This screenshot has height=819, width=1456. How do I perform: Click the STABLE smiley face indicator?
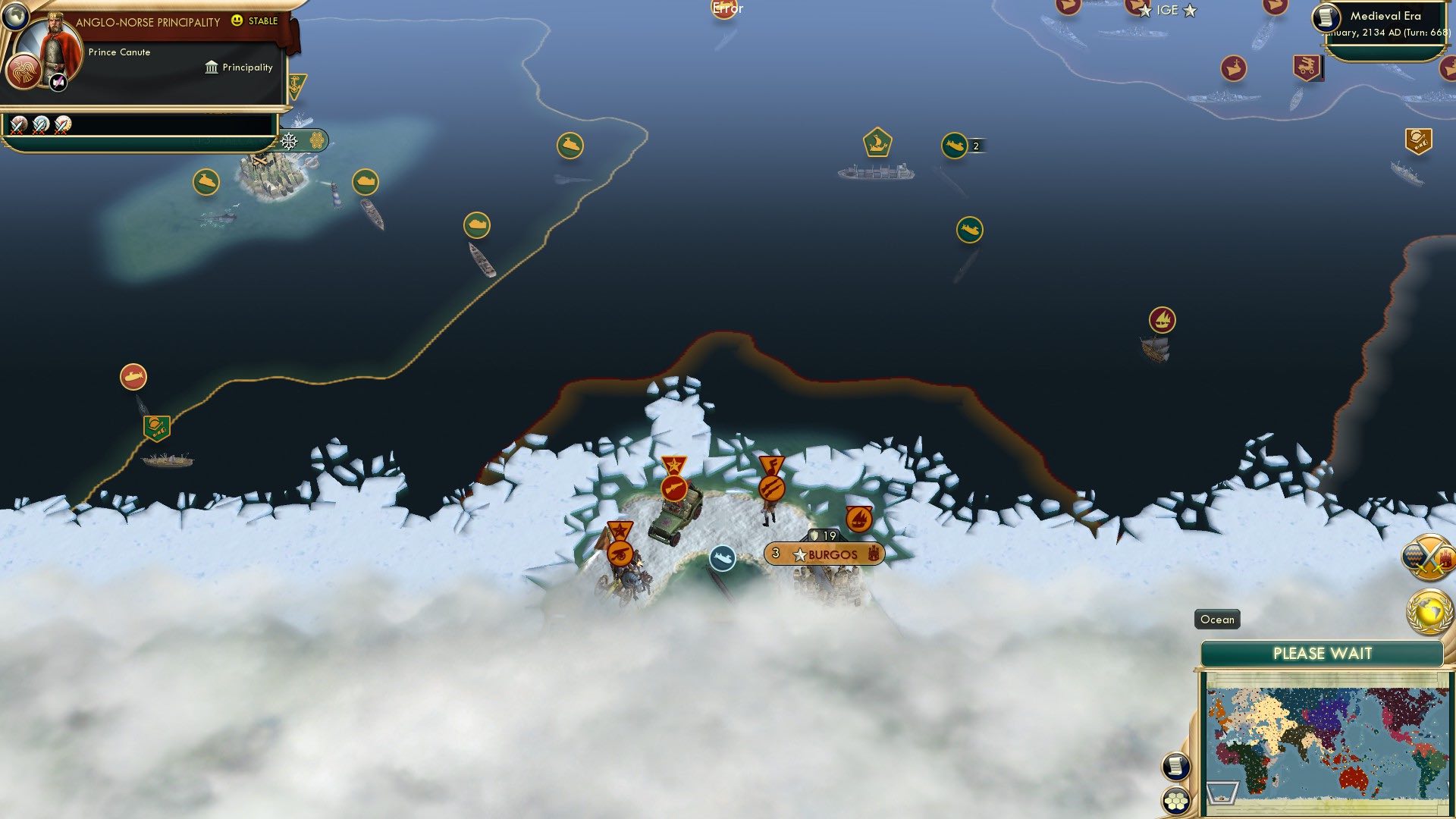(x=237, y=20)
